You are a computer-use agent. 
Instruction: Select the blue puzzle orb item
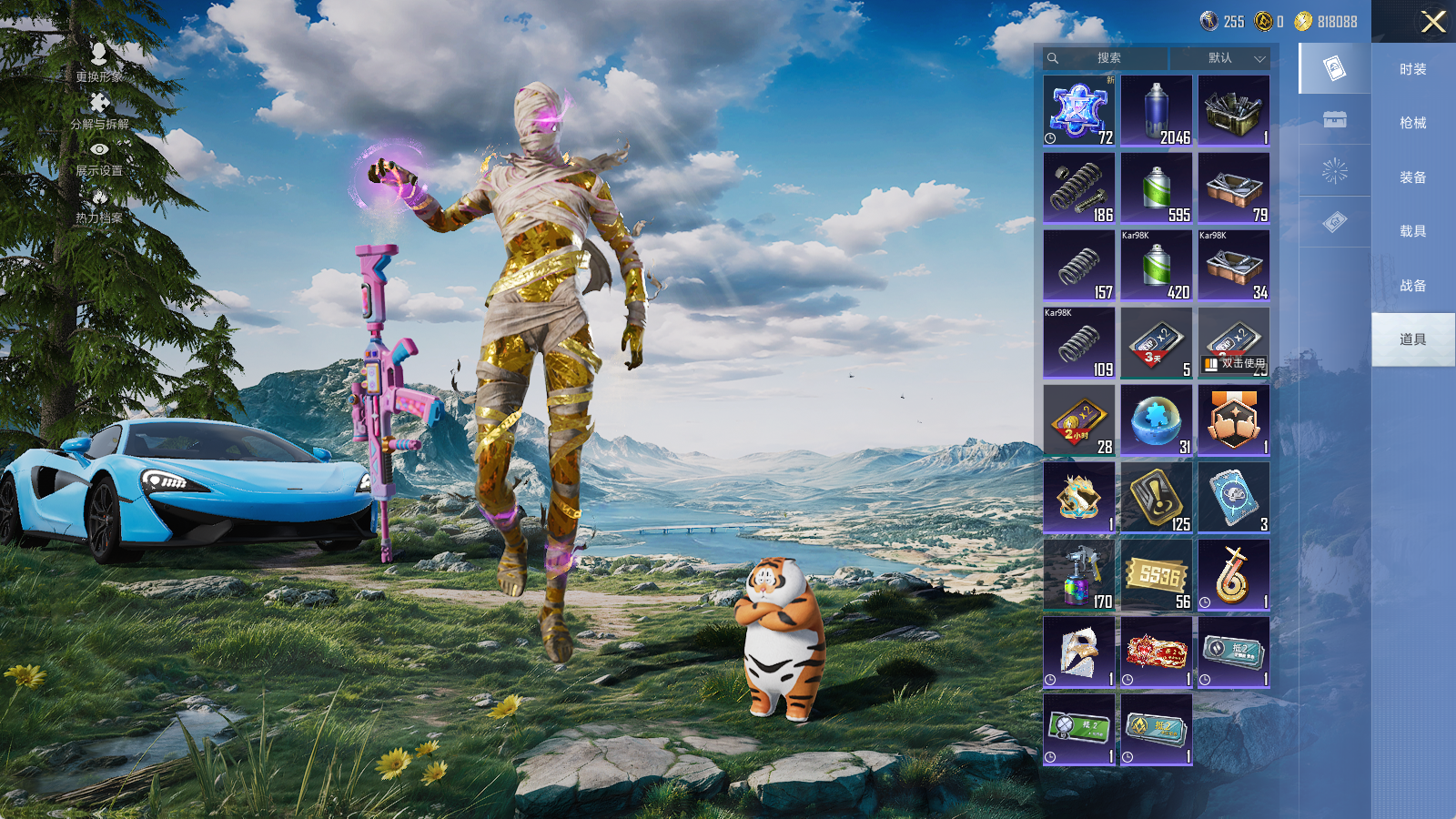click(x=1156, y=420)
